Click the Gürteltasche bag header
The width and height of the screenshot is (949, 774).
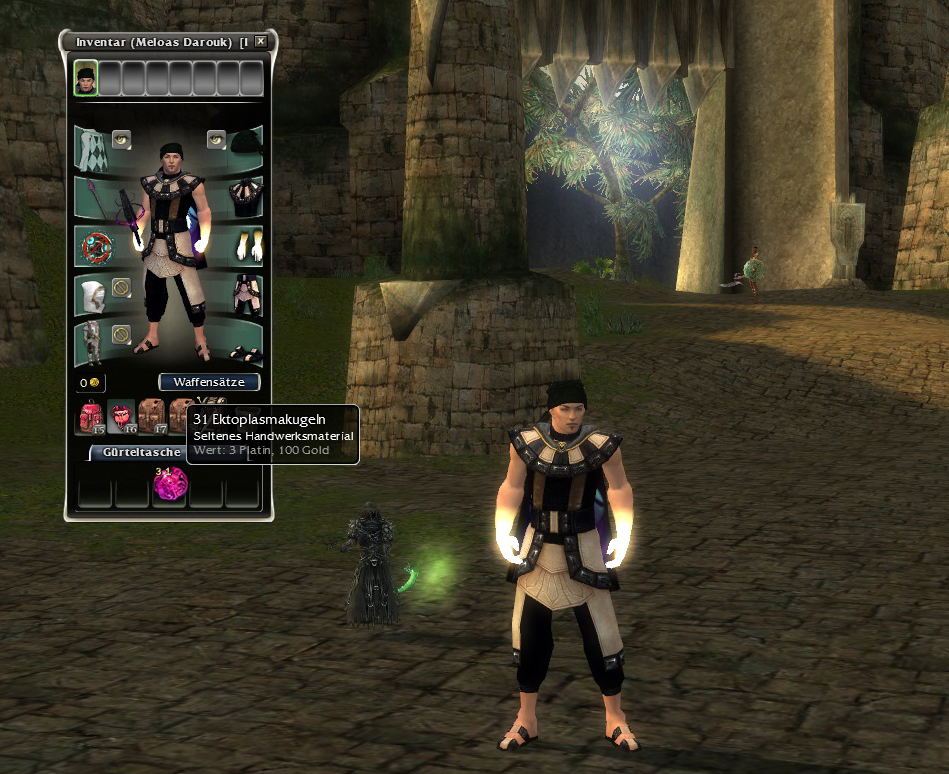tap(140, 452)
